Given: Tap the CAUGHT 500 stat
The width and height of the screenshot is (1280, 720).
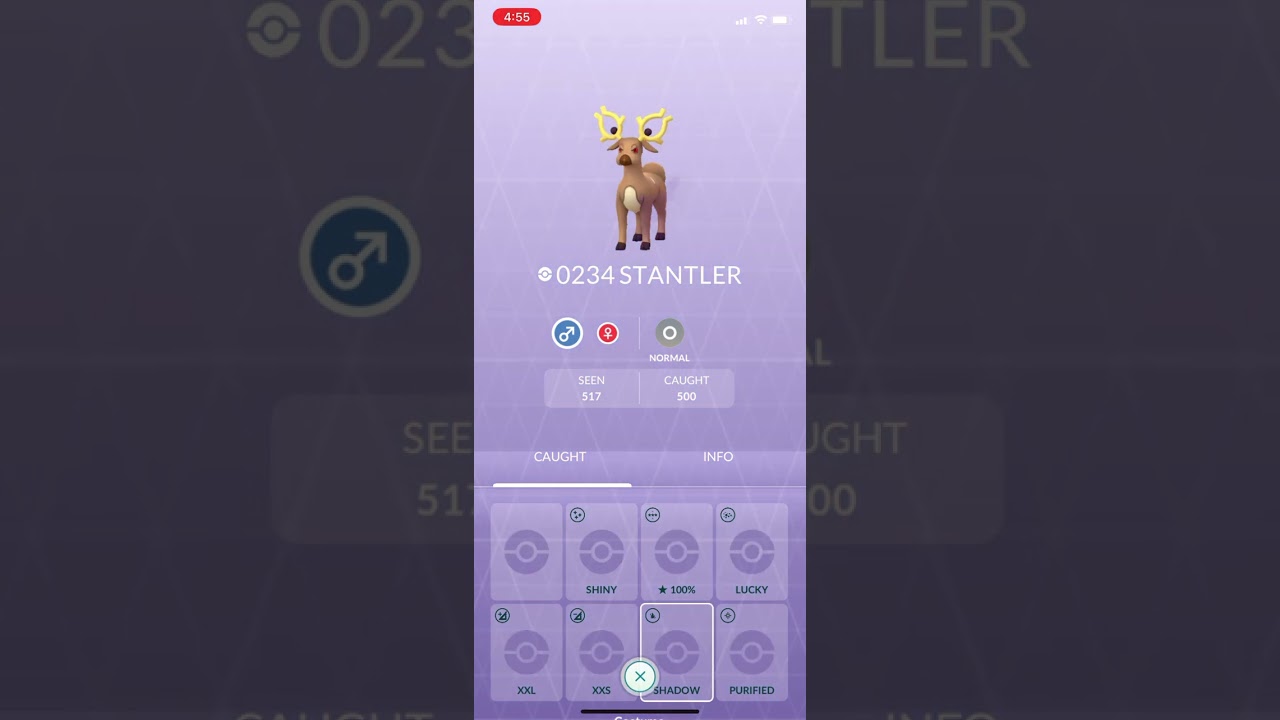Looking at the screenshot, I should (686, 388).
